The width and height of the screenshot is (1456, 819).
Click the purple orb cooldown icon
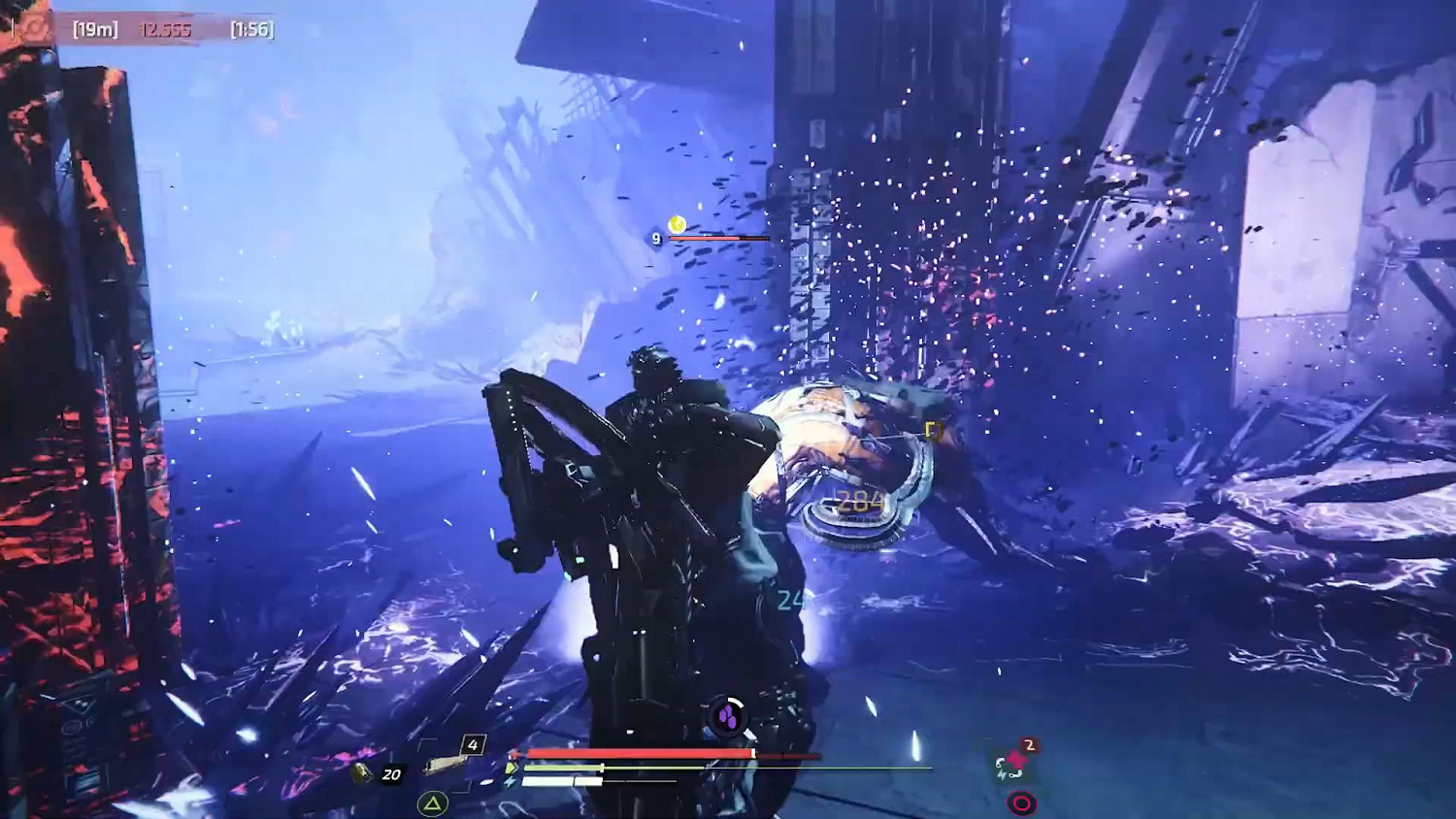click(727, 717)
